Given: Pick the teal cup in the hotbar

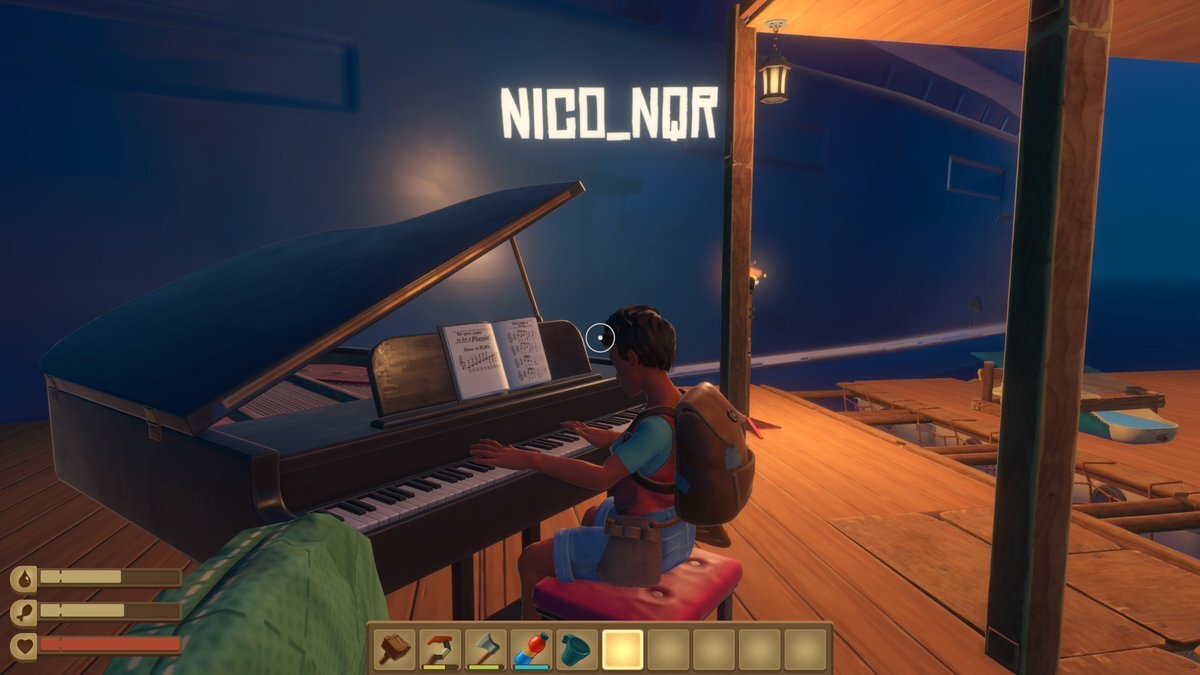Looking at the screenshot, I should 576,650.
